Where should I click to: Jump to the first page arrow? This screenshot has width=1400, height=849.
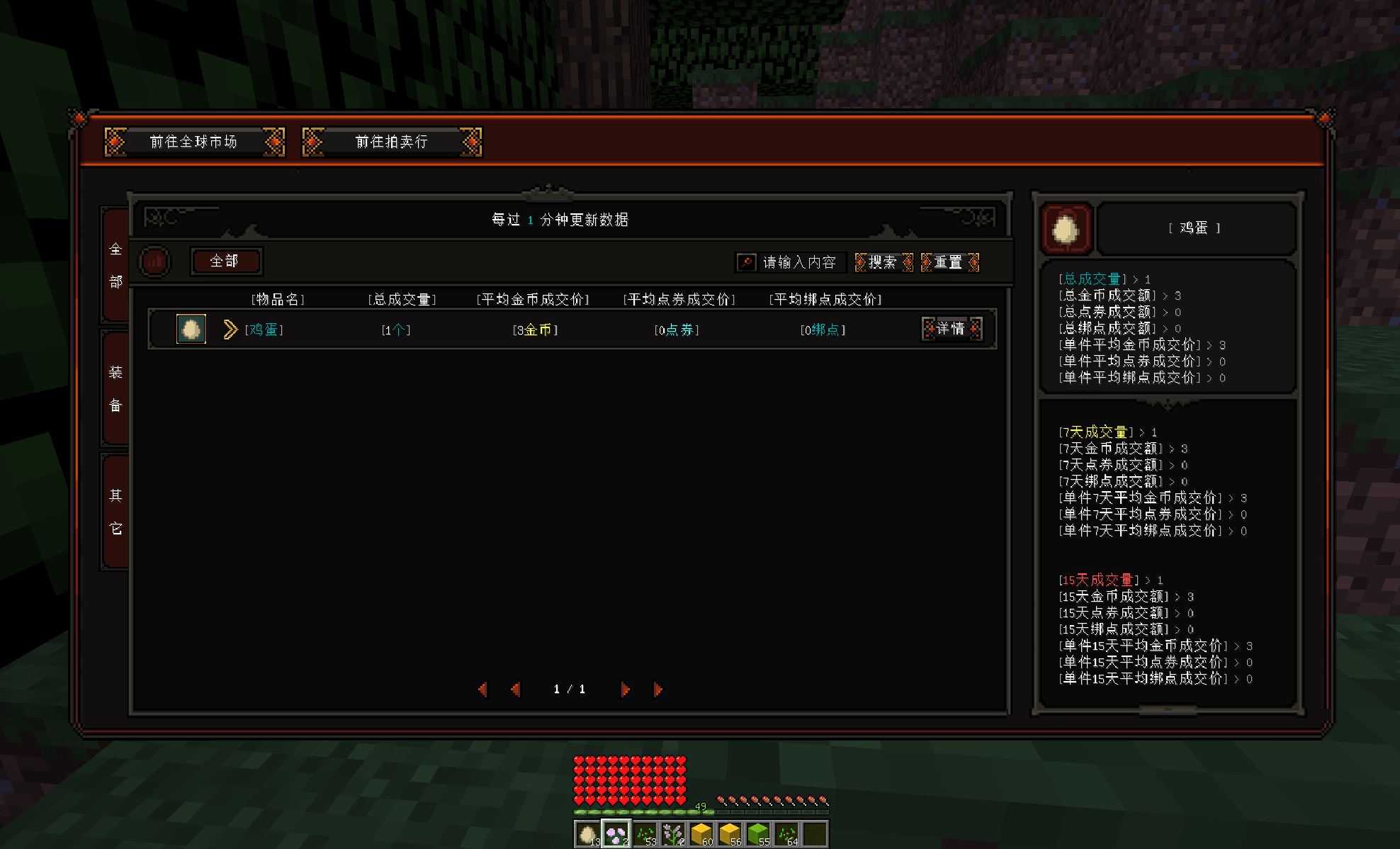pyautogui.click(x=482, y=689)
